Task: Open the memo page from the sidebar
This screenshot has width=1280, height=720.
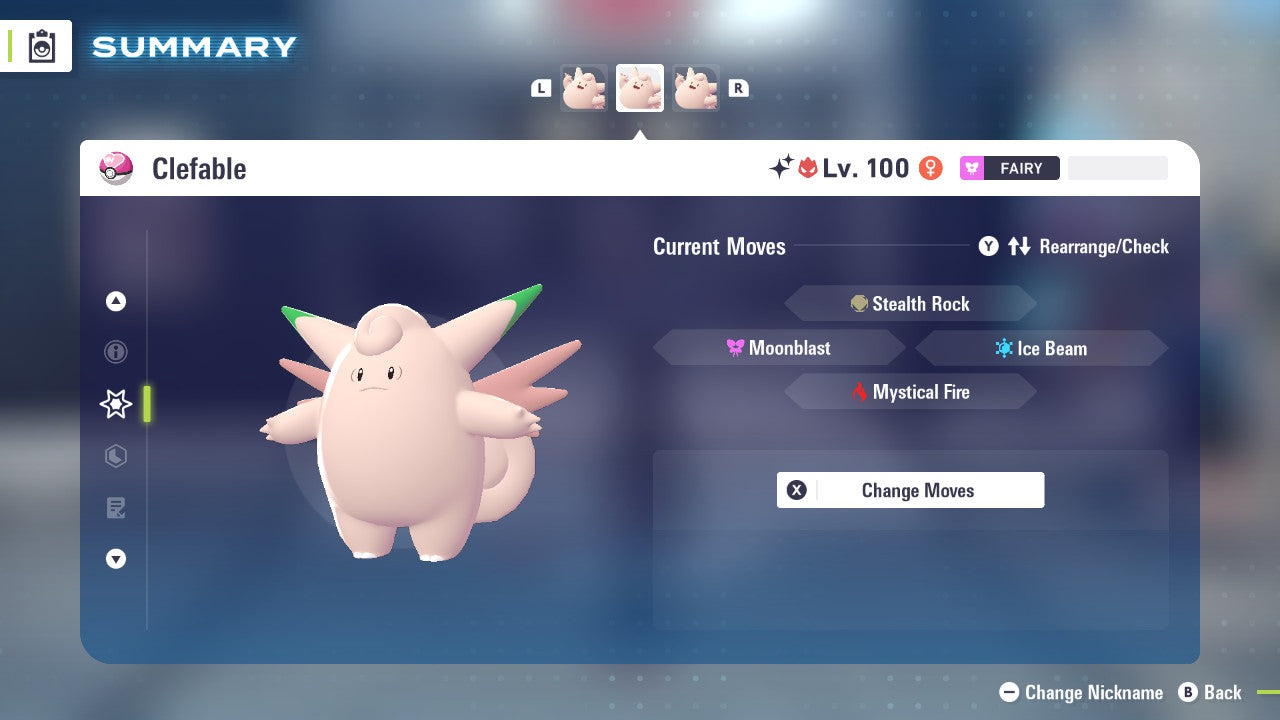Action: coord(115,508)
